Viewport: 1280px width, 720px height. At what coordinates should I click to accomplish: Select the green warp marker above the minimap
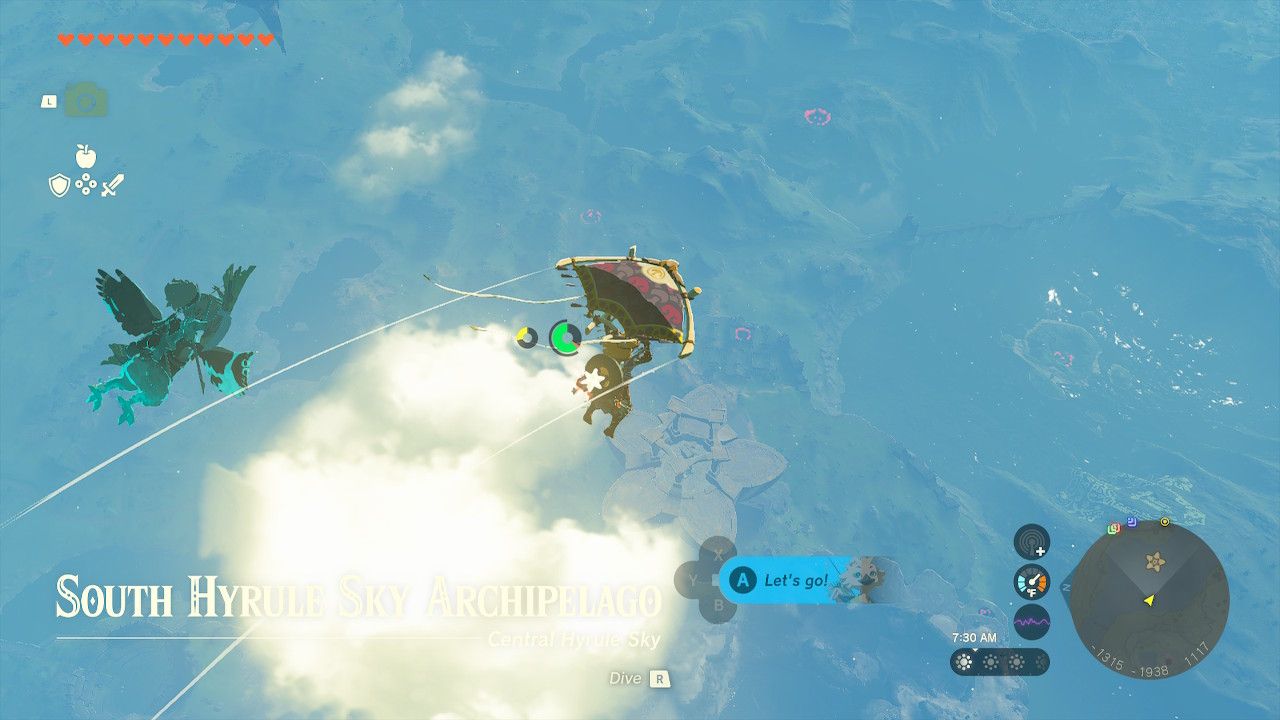click(1111, 529)
